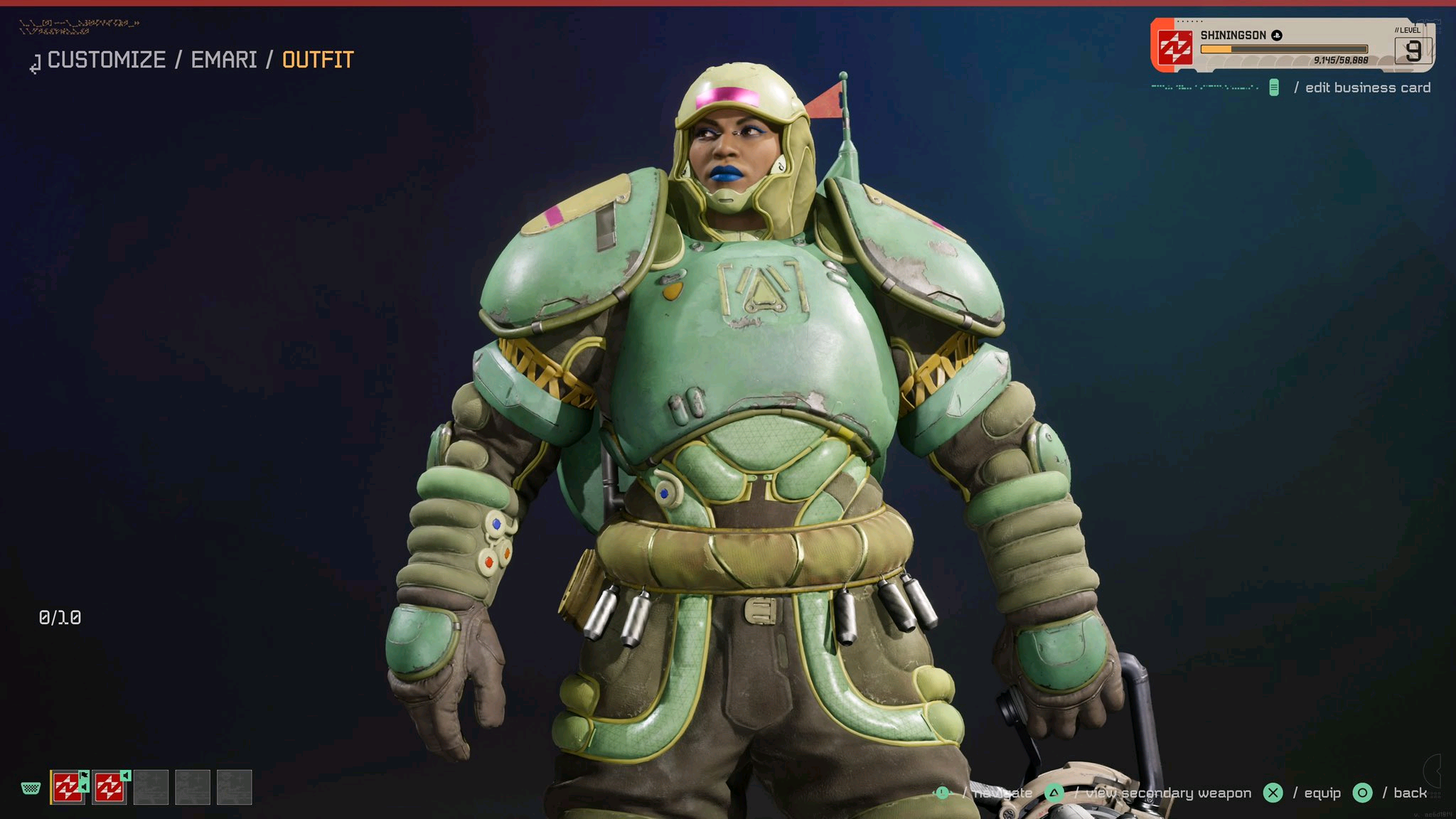Image resolution: width=1456 pixels, height=819 pixels.
Task: Select the red emblem squad slot without a flag
Action: pos(109,788)
